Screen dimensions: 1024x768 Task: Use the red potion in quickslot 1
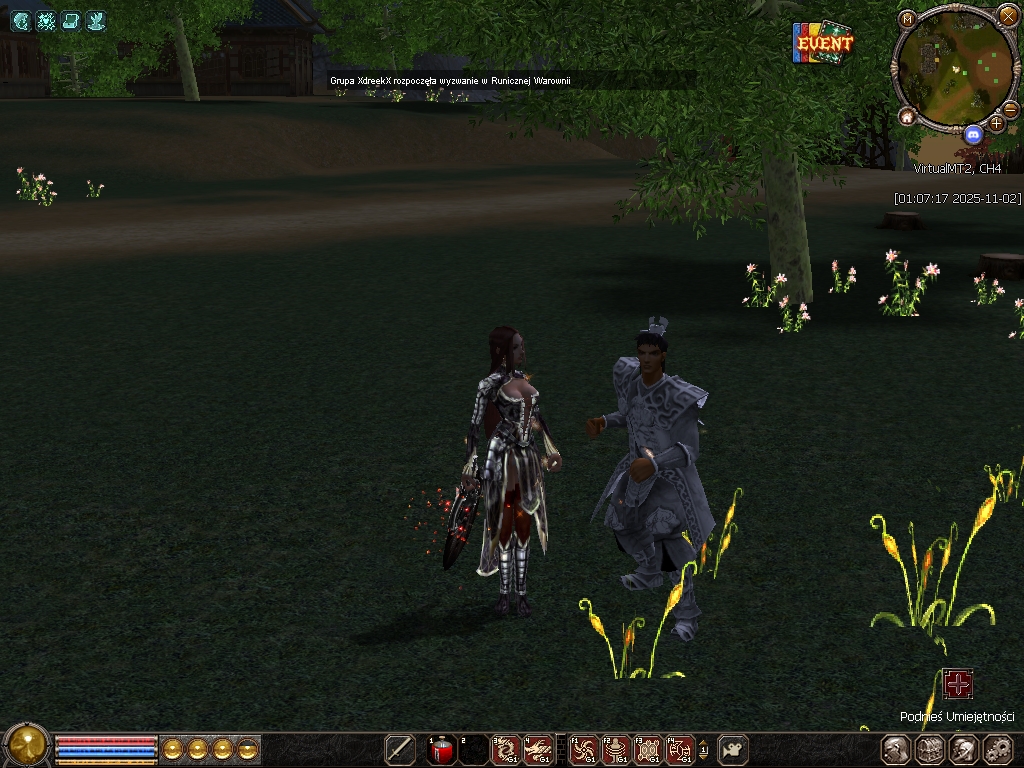tap(442, 749)
